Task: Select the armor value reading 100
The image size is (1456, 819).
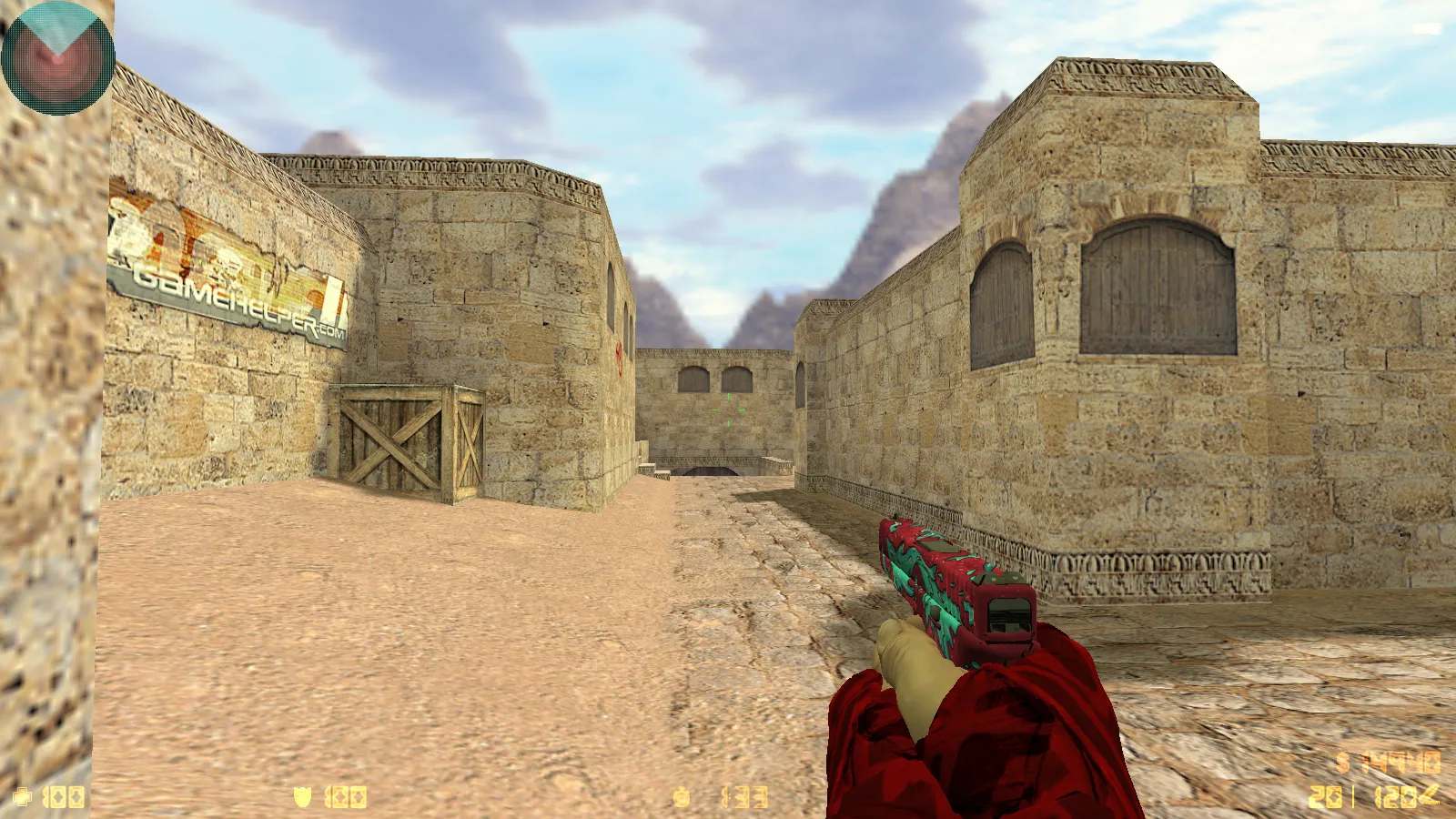Action: click(x=346, y=796)
